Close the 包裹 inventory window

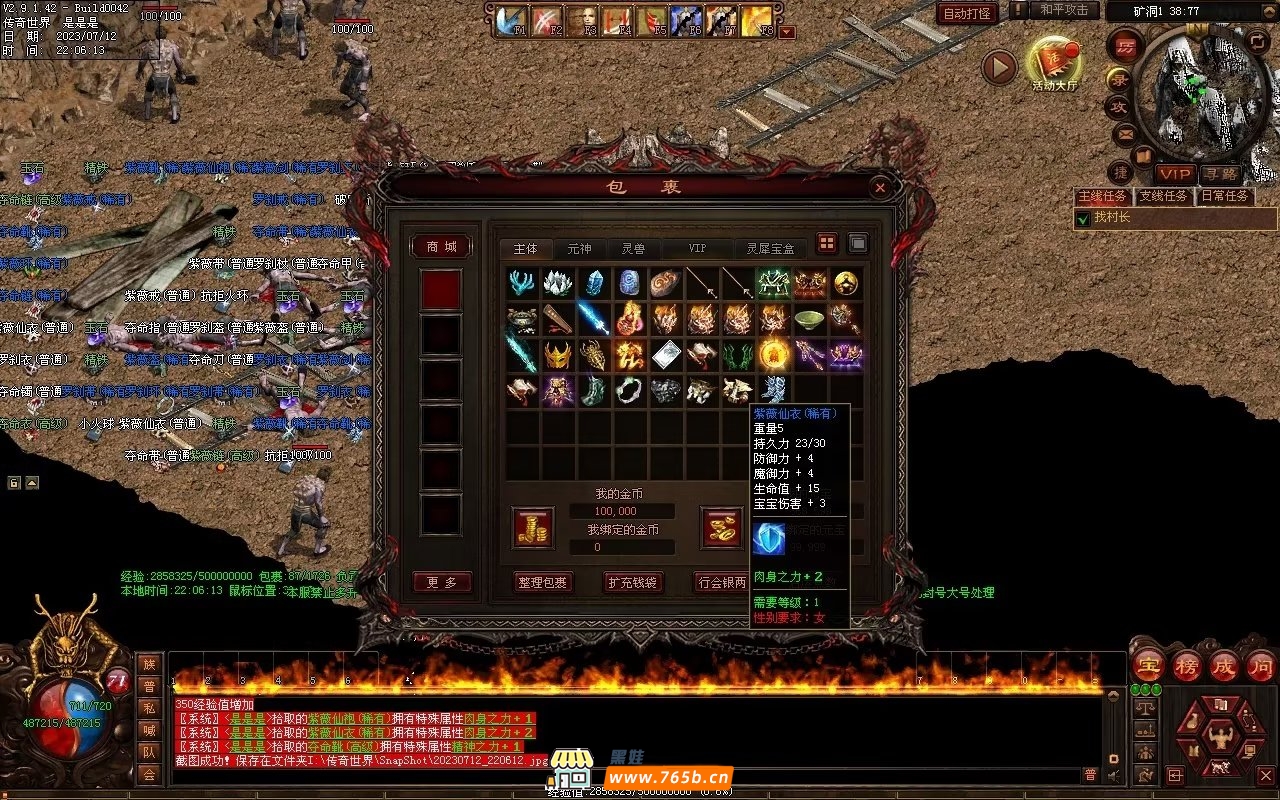point(879,187)
